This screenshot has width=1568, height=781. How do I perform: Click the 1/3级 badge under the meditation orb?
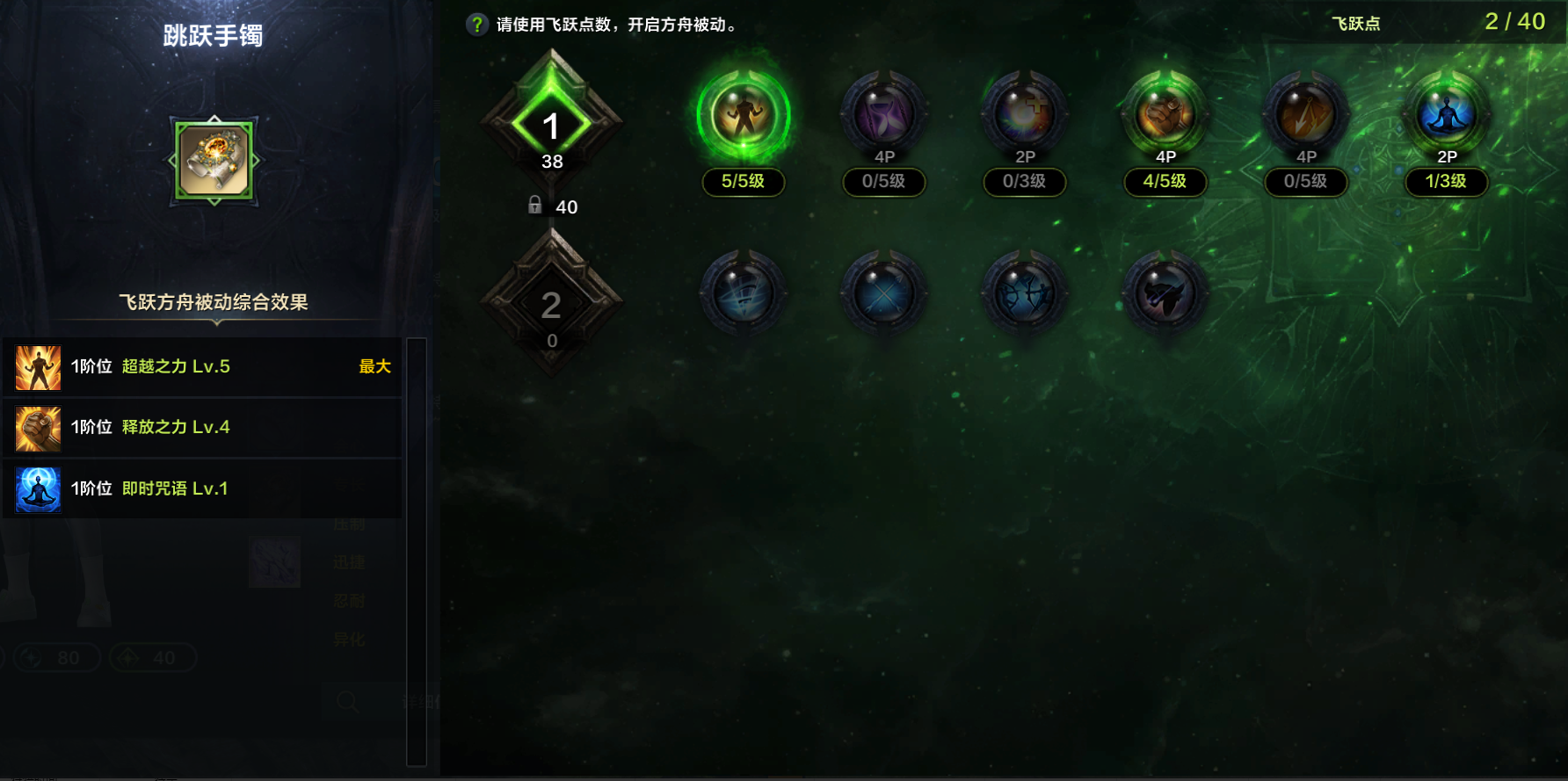pyautogui.click(x=1446, y=183)
